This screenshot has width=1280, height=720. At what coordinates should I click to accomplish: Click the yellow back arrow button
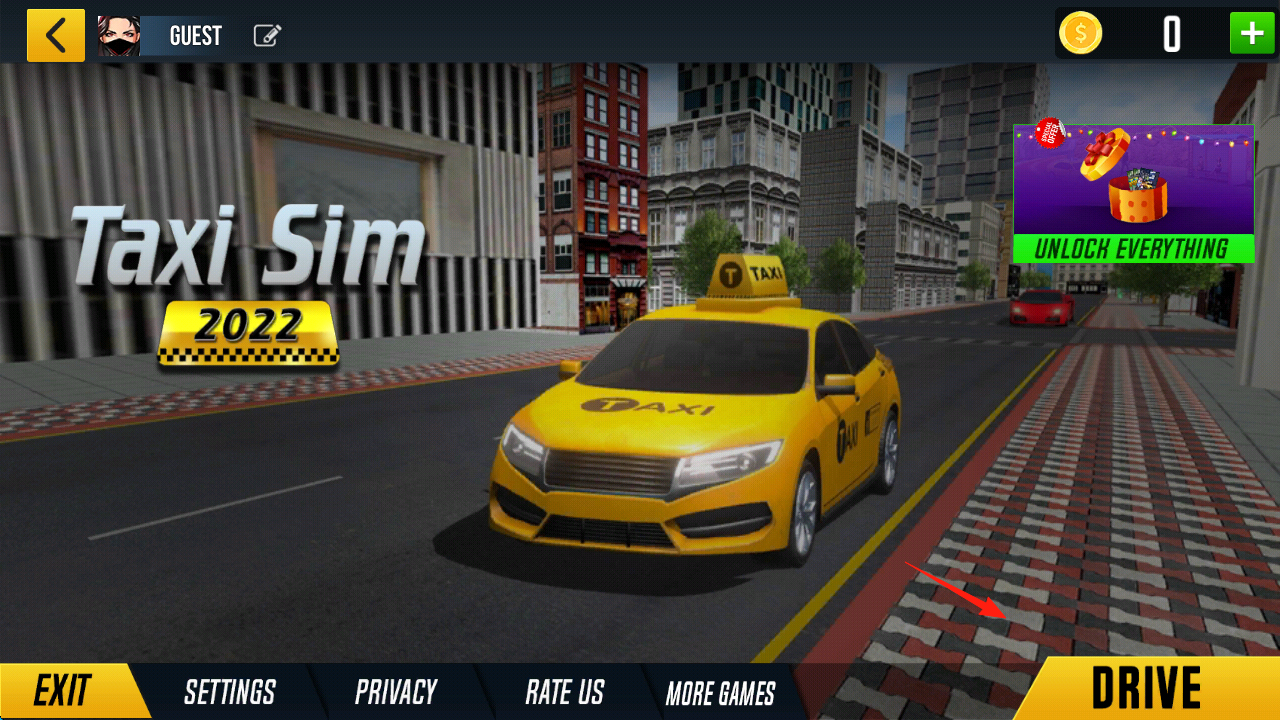(56, 36)
